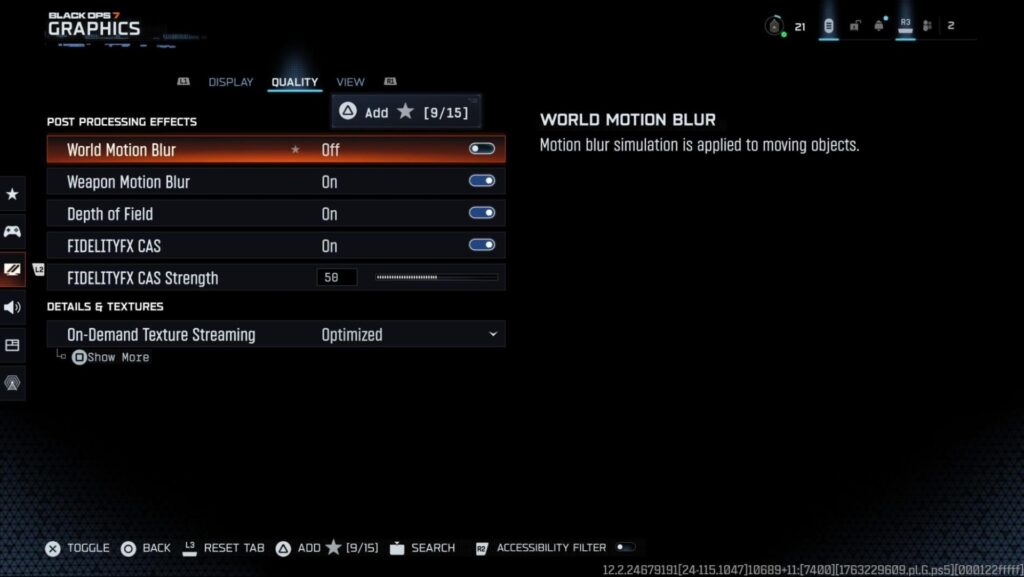Open the favorites star settings category

[13, 194]
